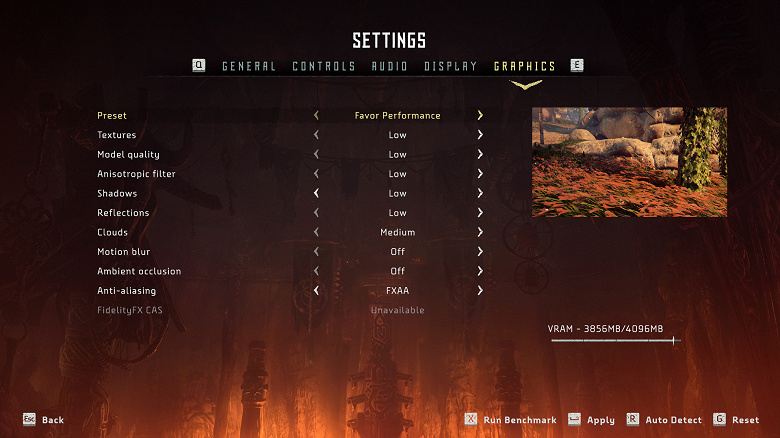Increase Reflections quality via right arrow
The height and width of the screenshot is (438, 780).
point(480,213)
